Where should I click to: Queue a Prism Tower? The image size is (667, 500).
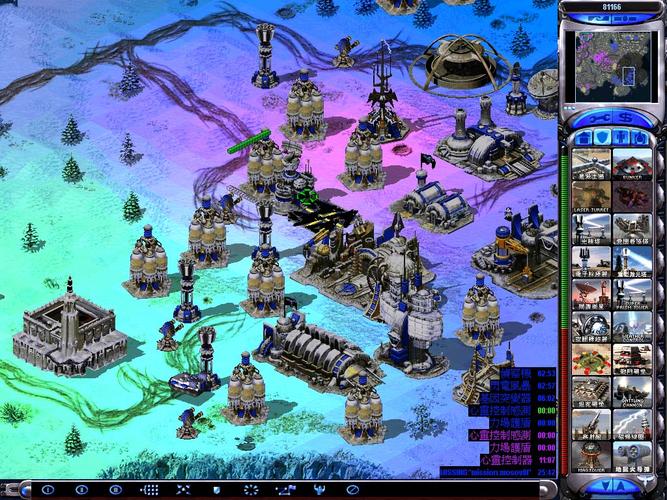[632, 296]
